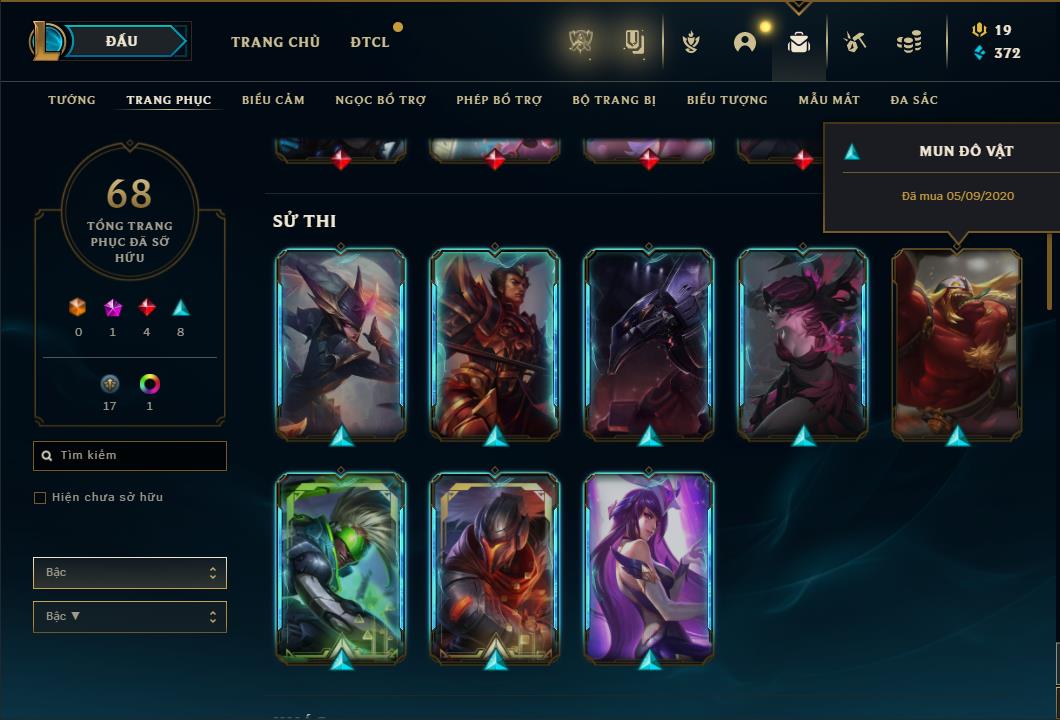The image size is (1060, 720).
Task: Select the green-visor skin card
Action: pos(341,567)
